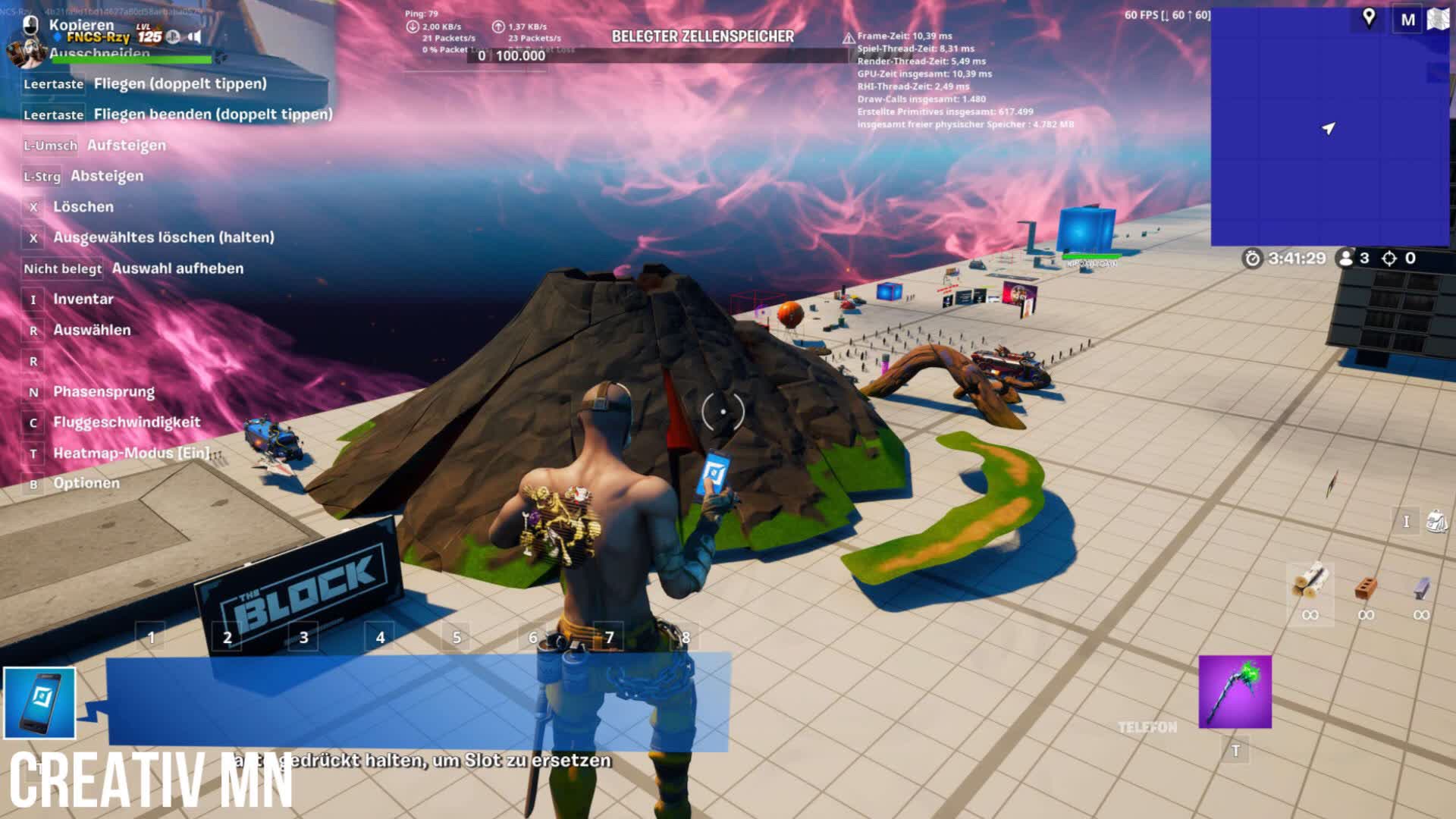Viewport: 1456px width, 819px height.
Task: Select the Telefon phone tool in slot 1
Action: point(39,701)
